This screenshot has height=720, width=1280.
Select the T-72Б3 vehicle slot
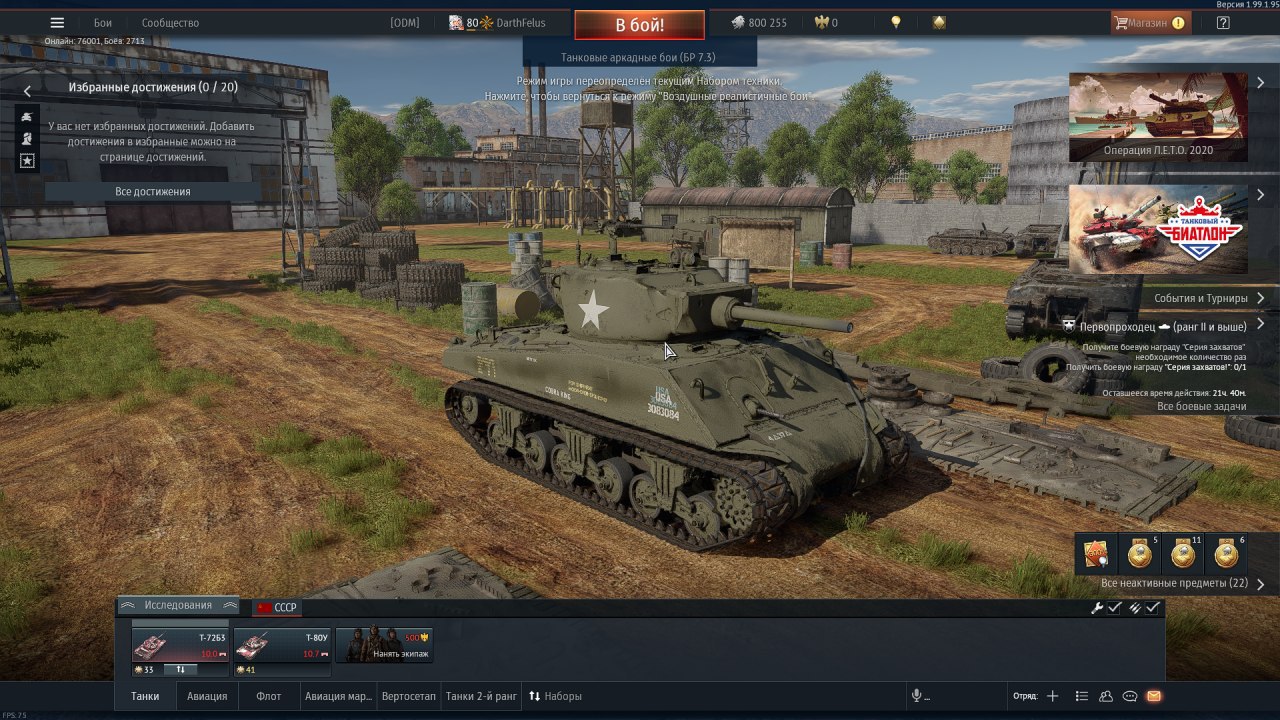tap(180, 646)
